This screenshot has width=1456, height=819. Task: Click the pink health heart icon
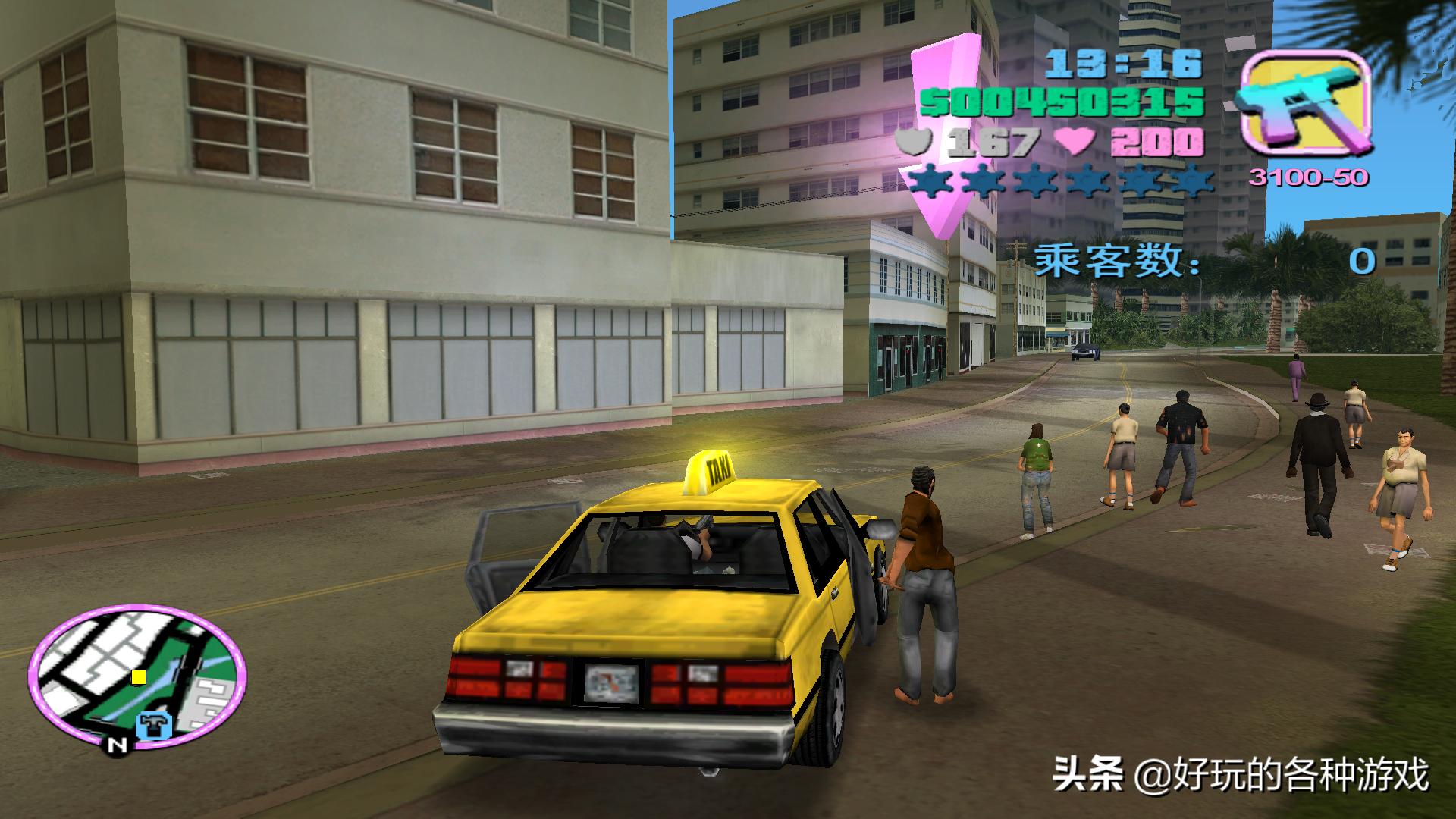point(1073,141)
